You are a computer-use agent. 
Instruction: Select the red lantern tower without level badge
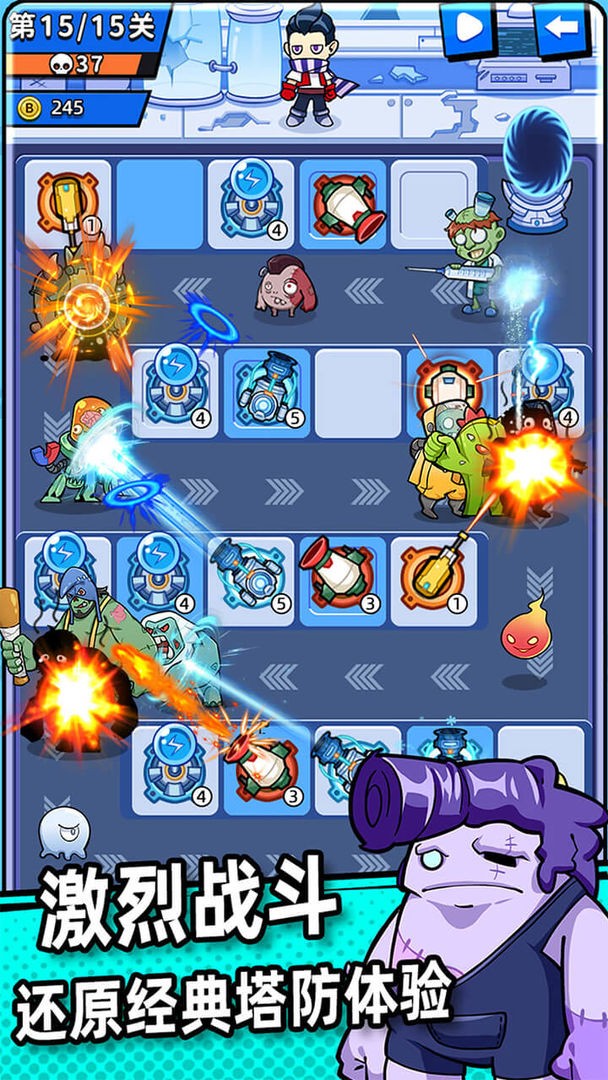343,205
